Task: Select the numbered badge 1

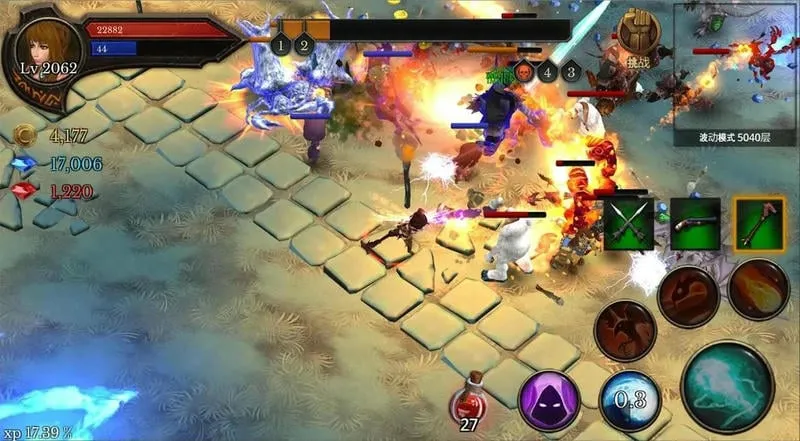Action: [x=281, y=45]
